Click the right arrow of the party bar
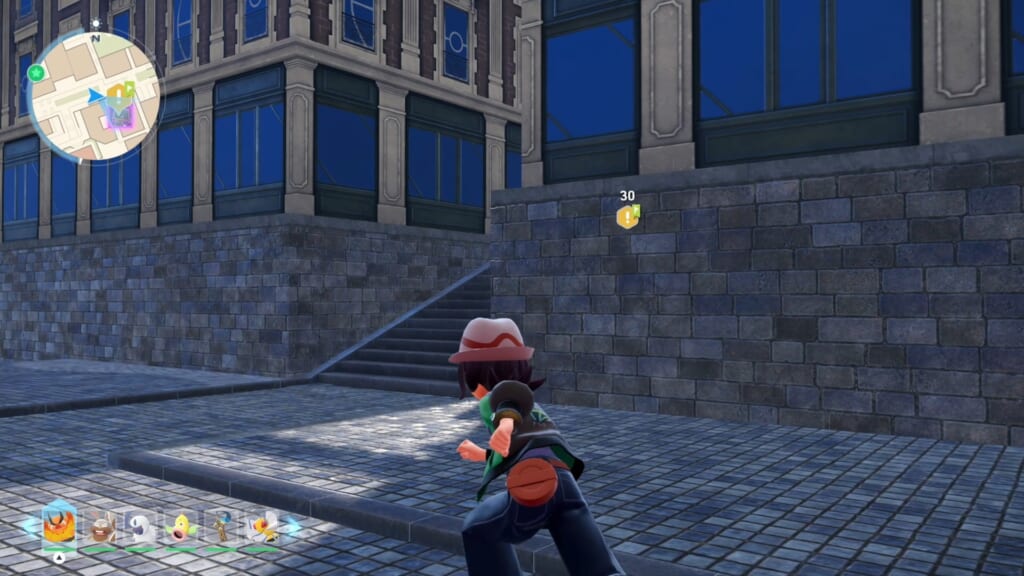Viewport: 1024px width, 576px height. 293,524
